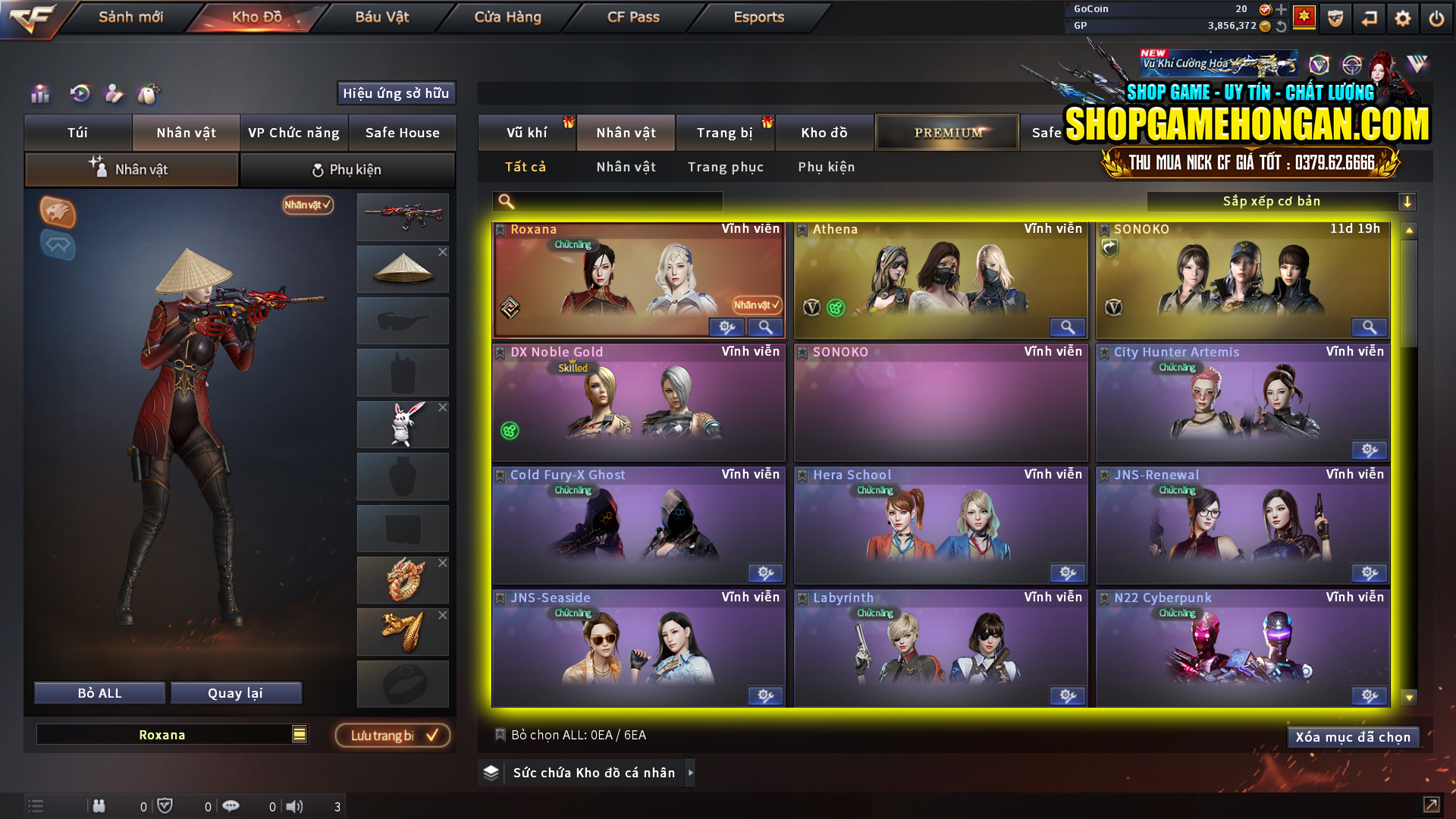
Task: Open game settings with the gear icon top-right
Action: click(x=1402, y=17)
